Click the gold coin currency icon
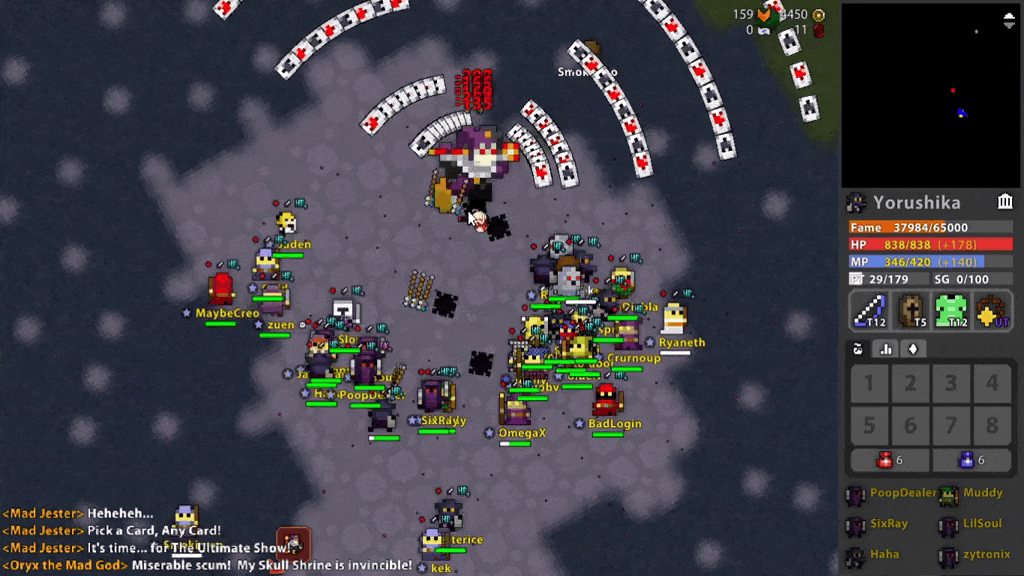Screen dimensions: 1024x576 click(819, 14)
